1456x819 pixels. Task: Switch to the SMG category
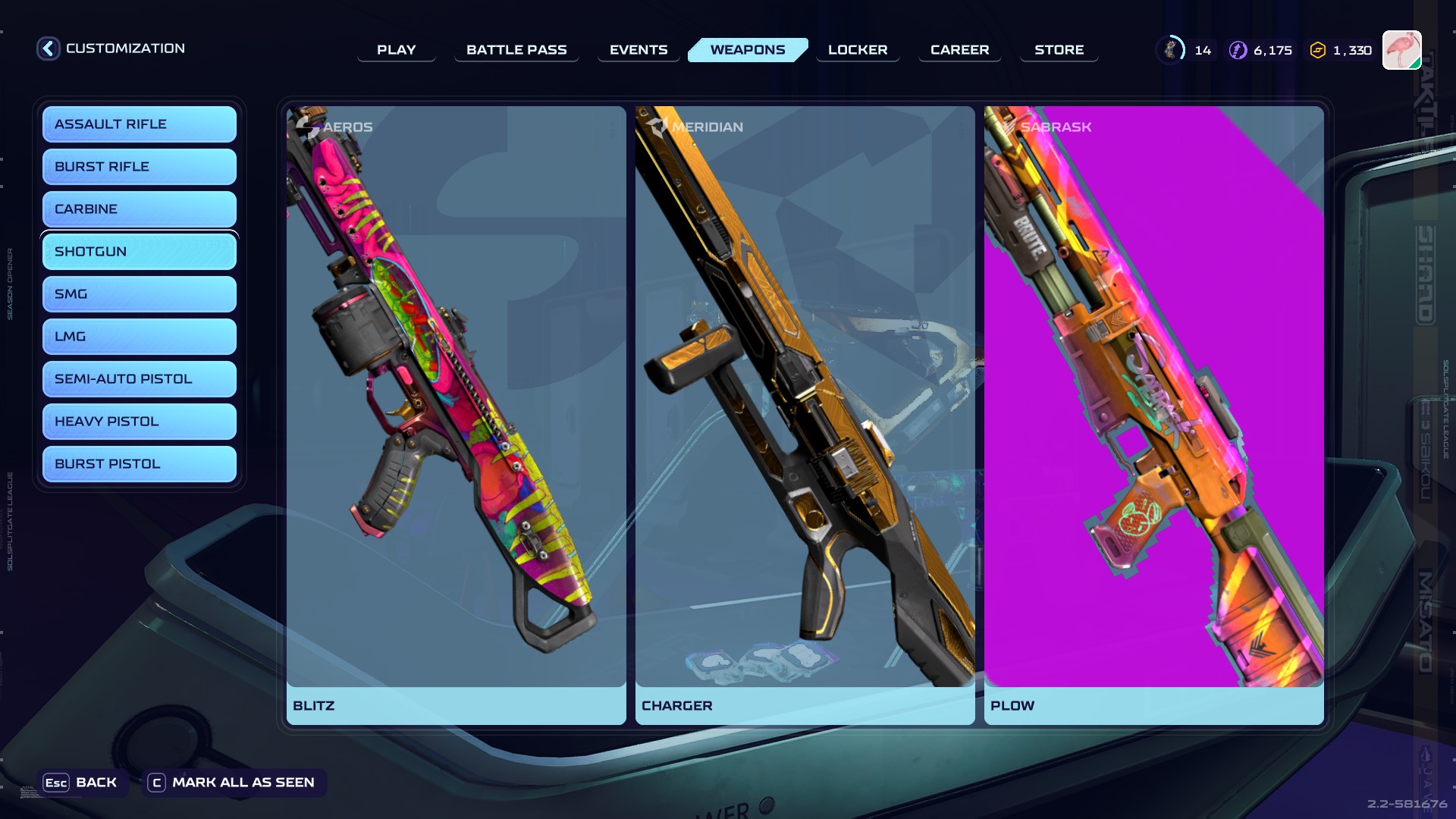click(140, 294)
